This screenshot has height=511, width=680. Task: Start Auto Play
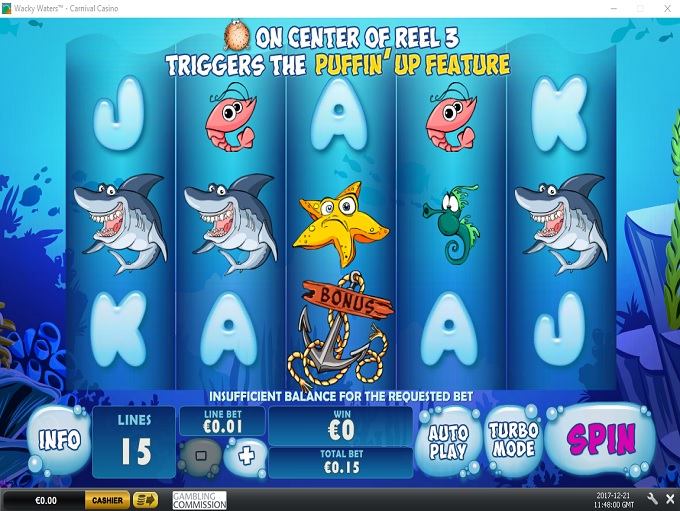click(x=448, y=439)
